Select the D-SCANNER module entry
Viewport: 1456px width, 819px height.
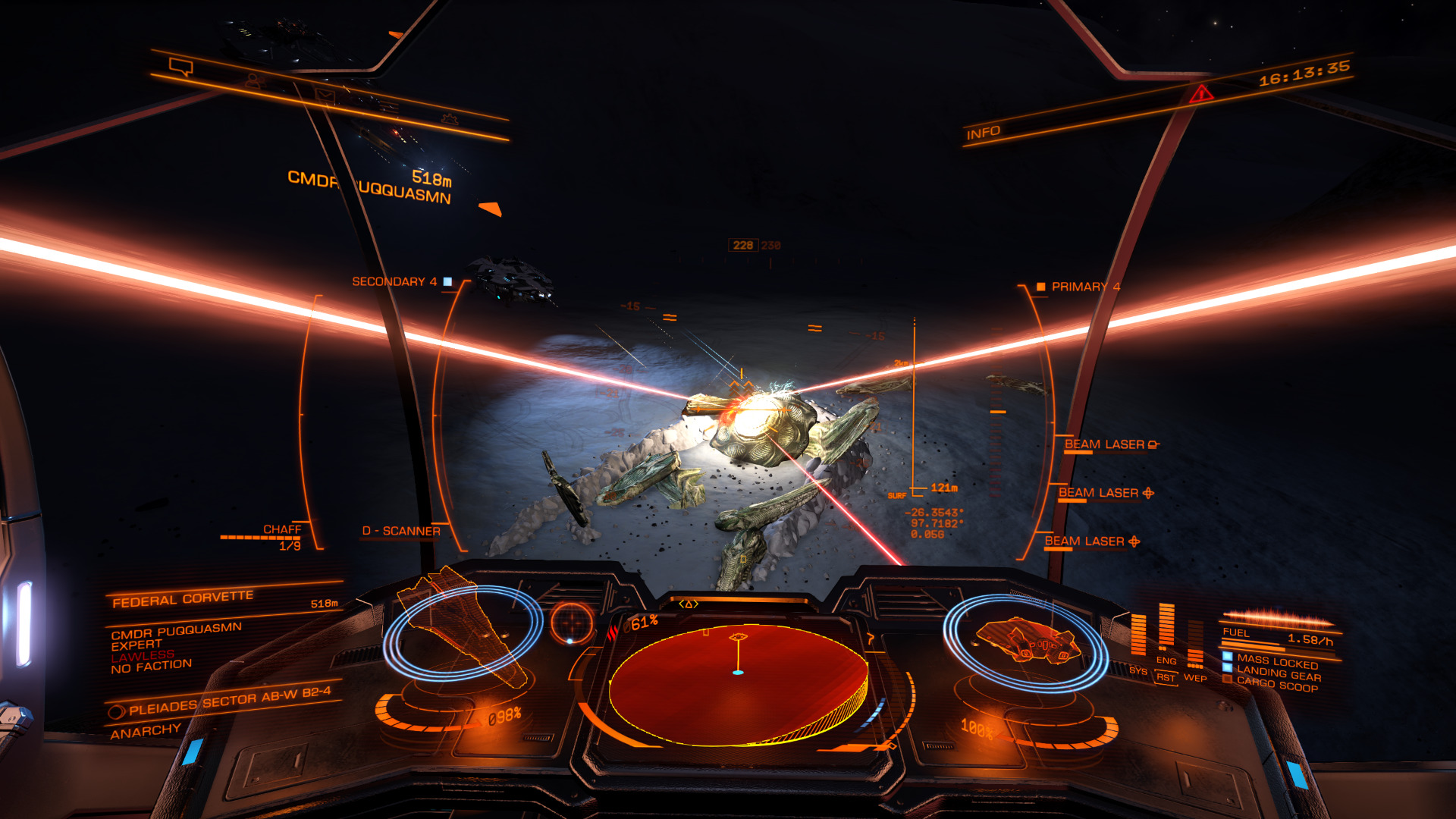click(401, 531)
